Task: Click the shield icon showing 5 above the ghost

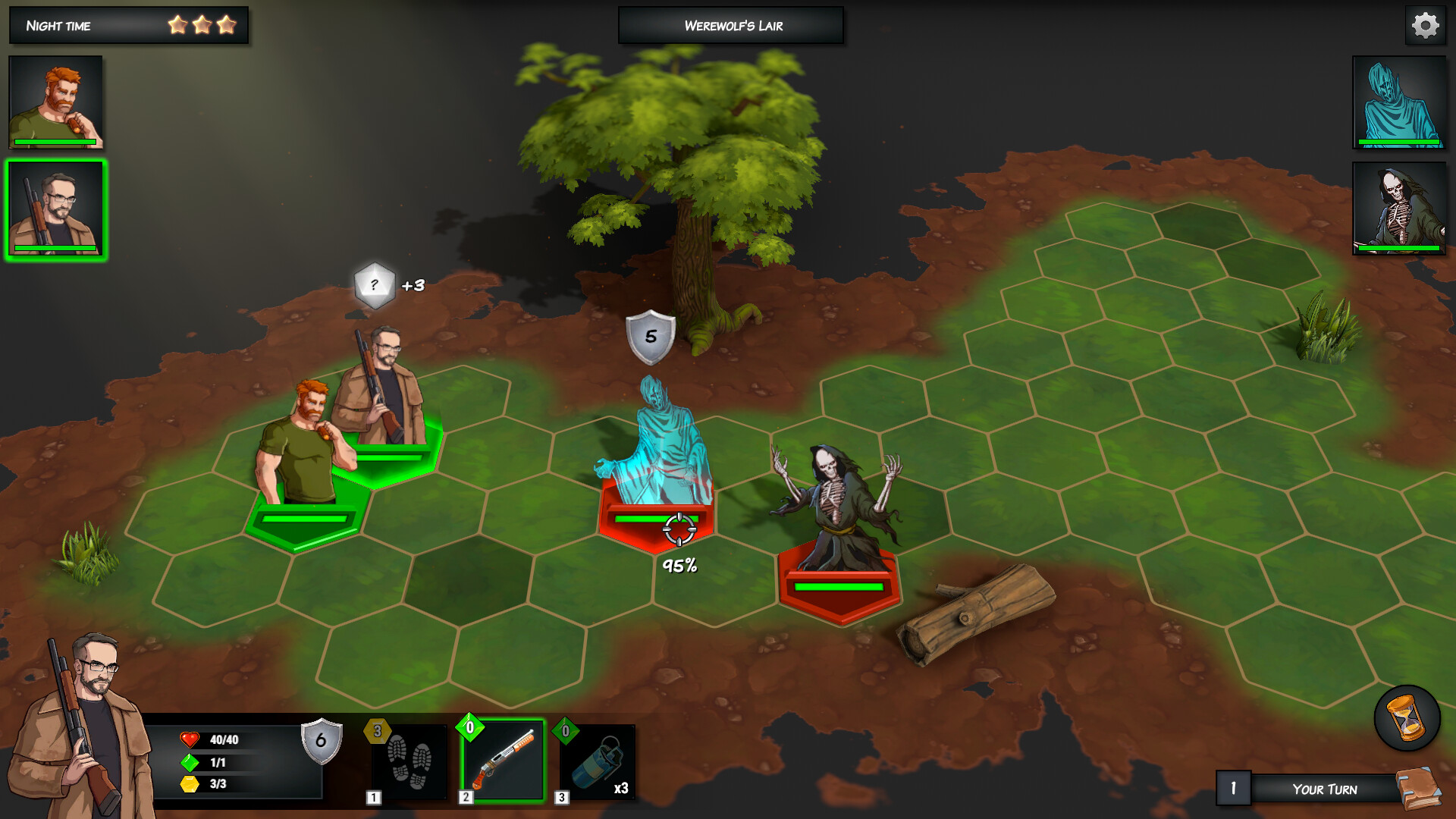Action: point(650,335)
